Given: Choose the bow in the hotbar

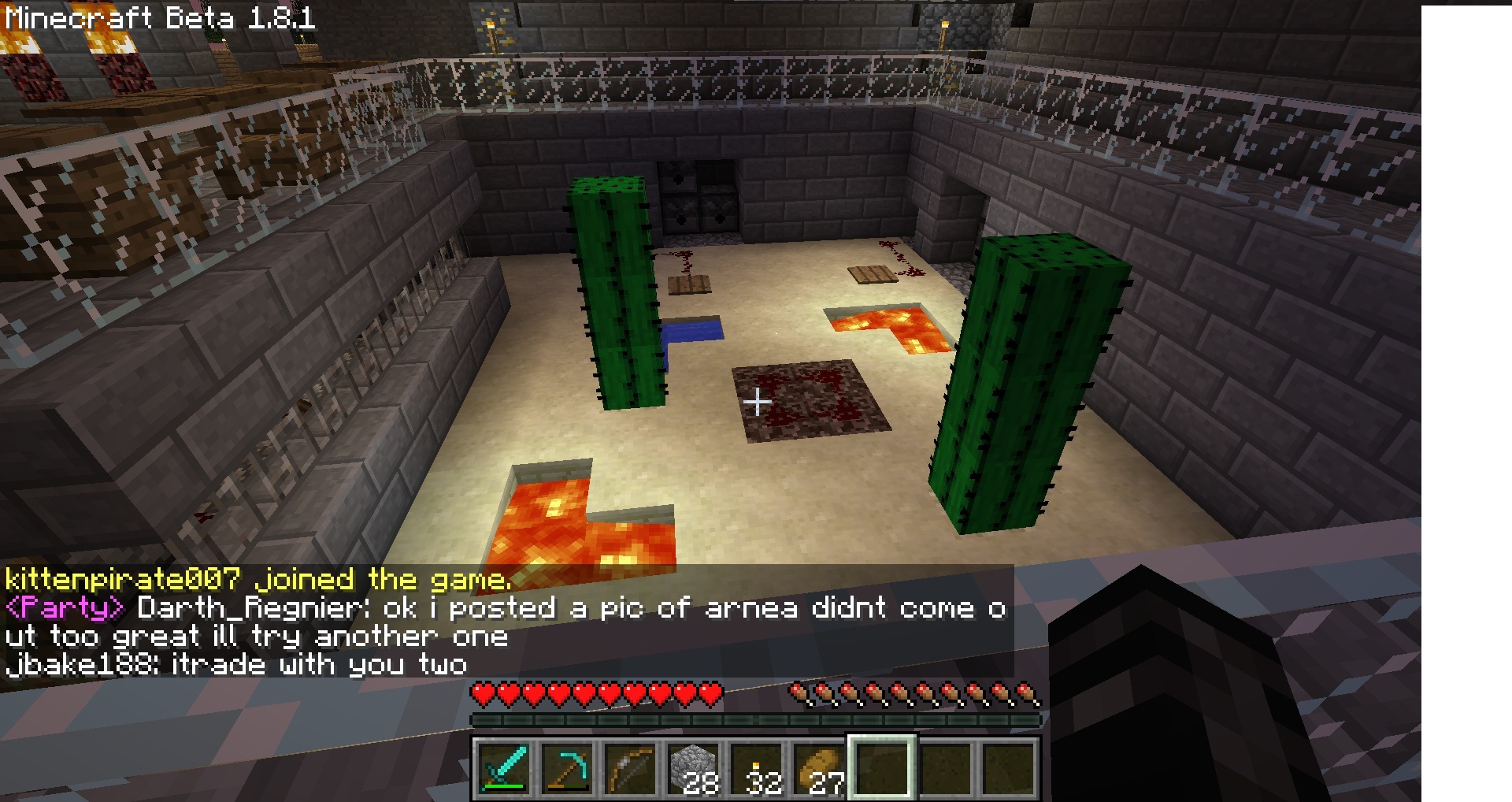Looking at the screenshot, I should (630, 768).
